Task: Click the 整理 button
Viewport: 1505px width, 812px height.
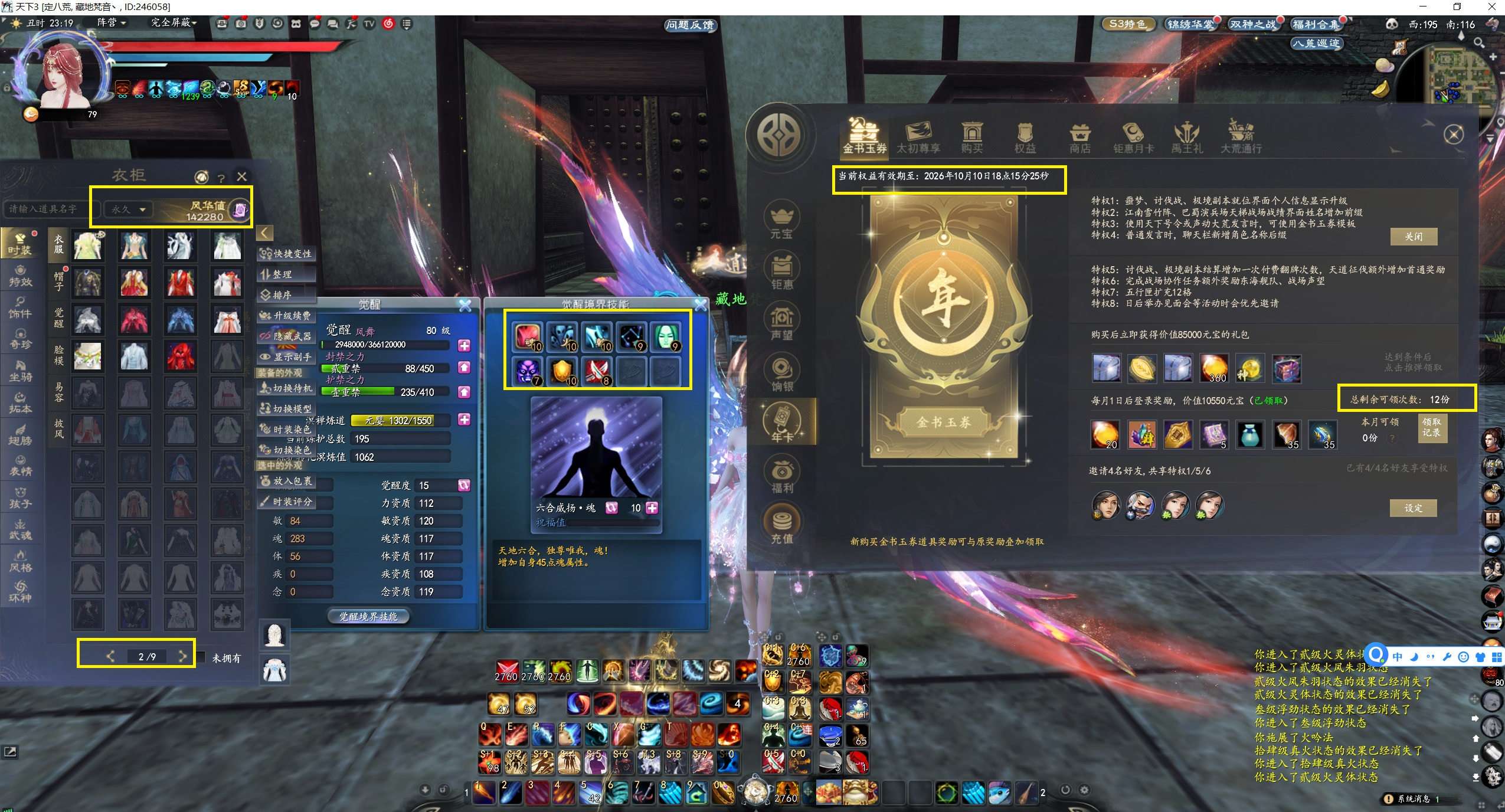Action: click(282, 274)
